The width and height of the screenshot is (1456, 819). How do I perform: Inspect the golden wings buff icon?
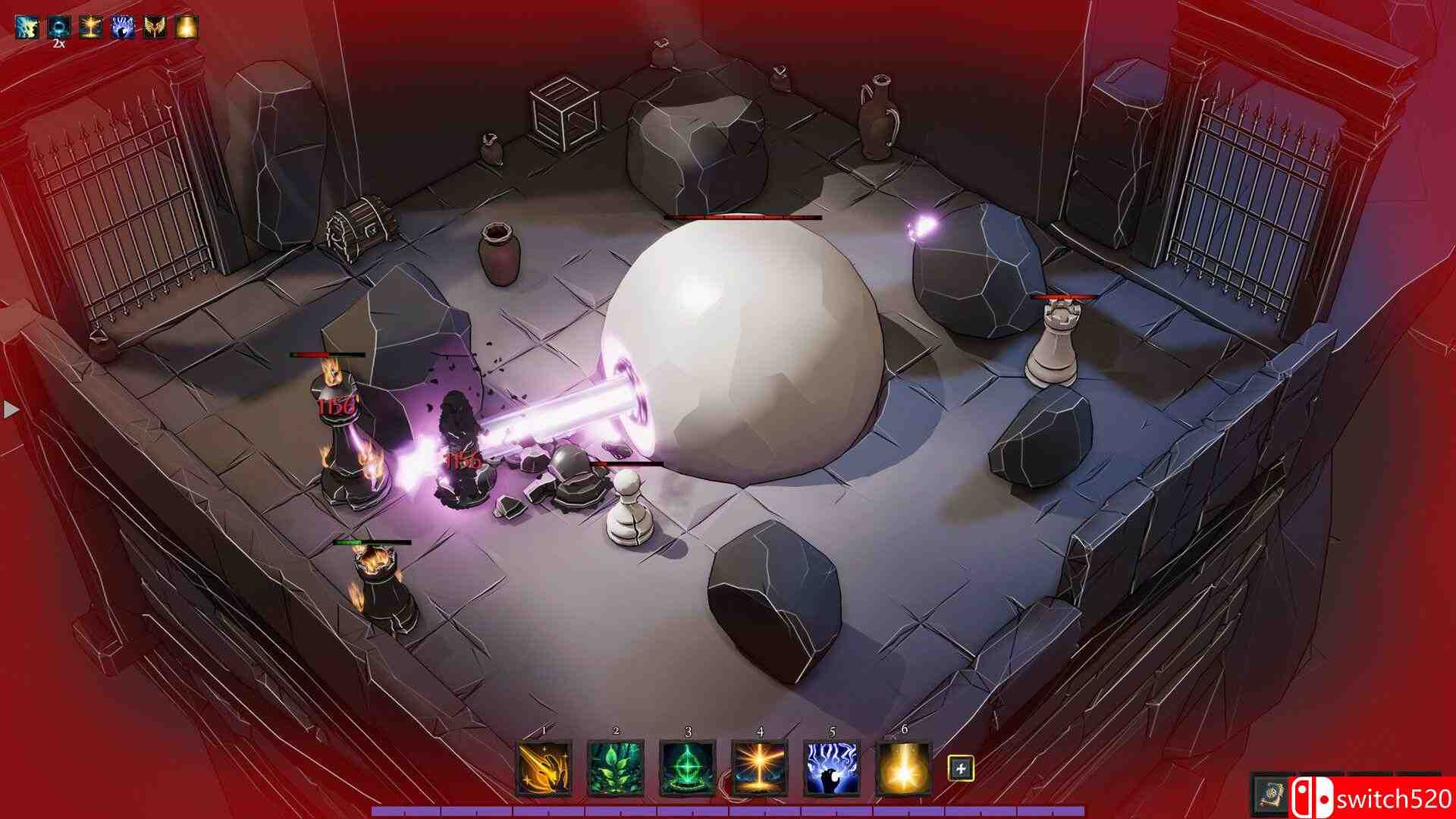[155, 27]
